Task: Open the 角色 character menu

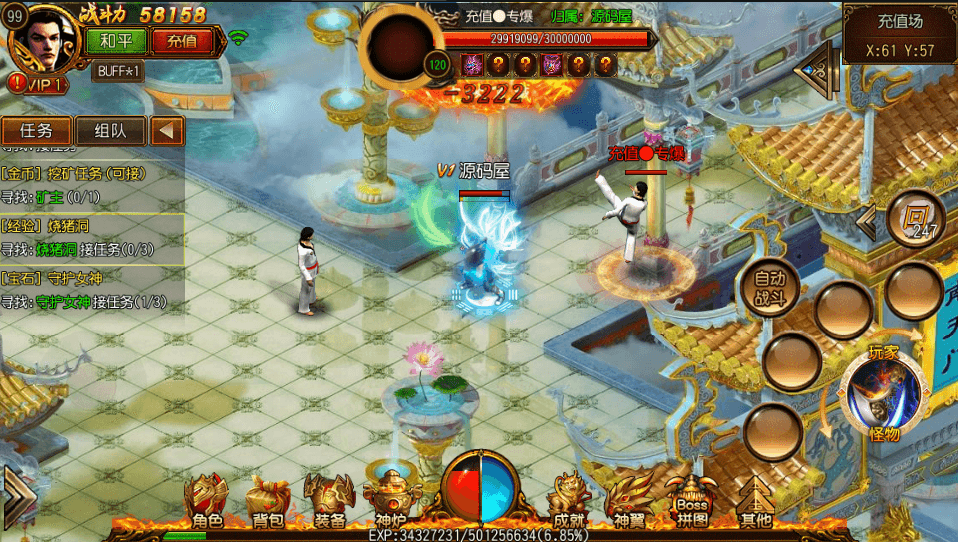Action: 207,501
